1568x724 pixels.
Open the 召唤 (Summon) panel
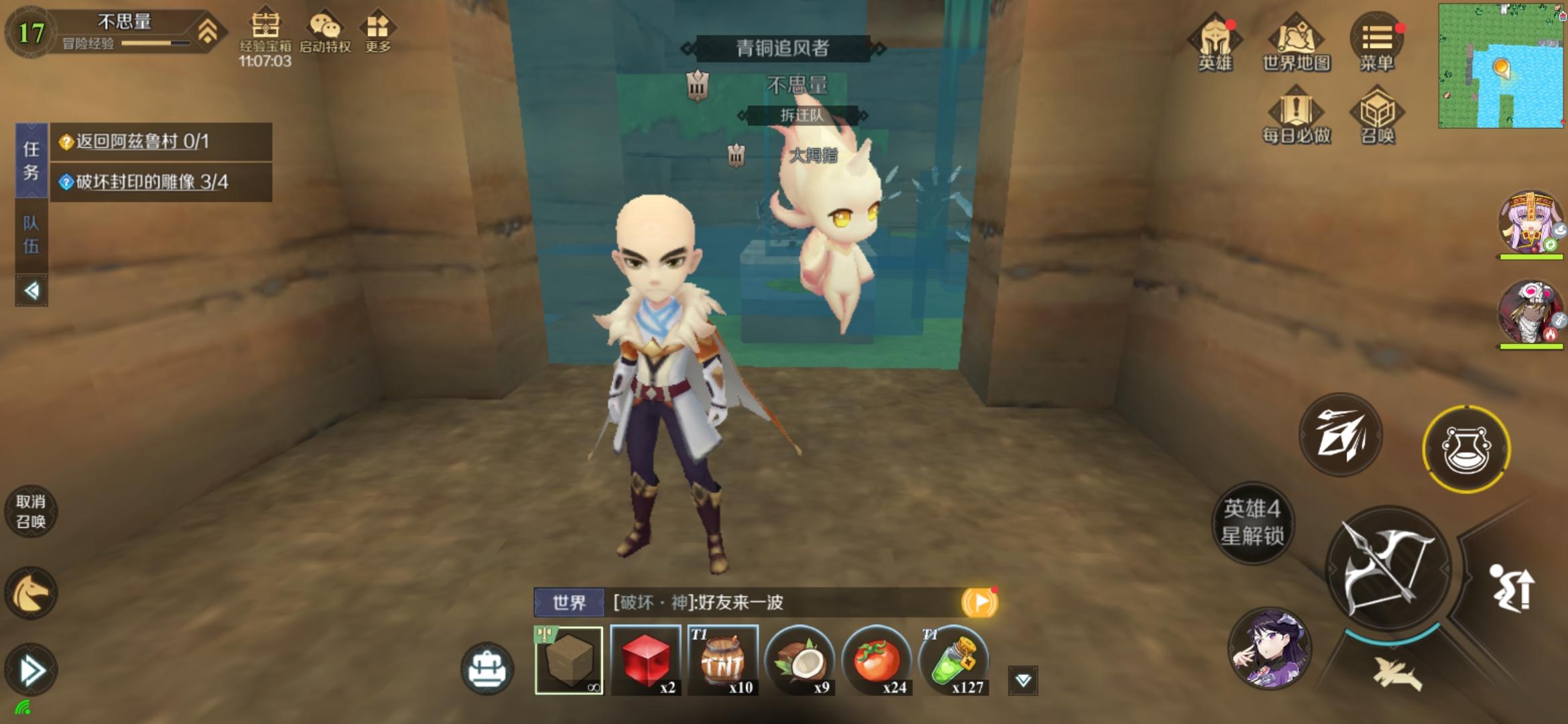pyautogui.click(x=1375, y=115)
